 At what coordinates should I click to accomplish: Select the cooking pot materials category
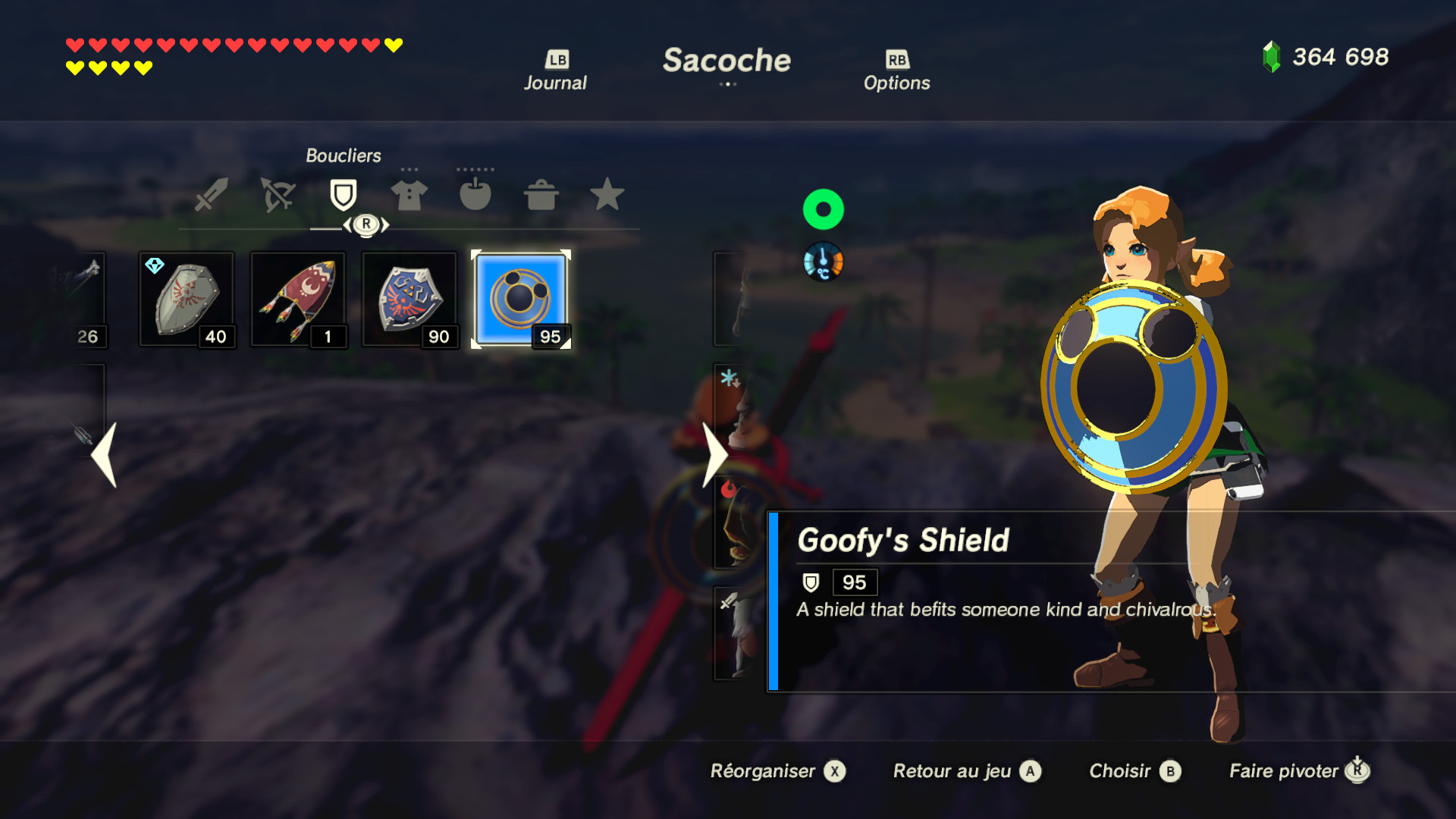pos(543,195)
